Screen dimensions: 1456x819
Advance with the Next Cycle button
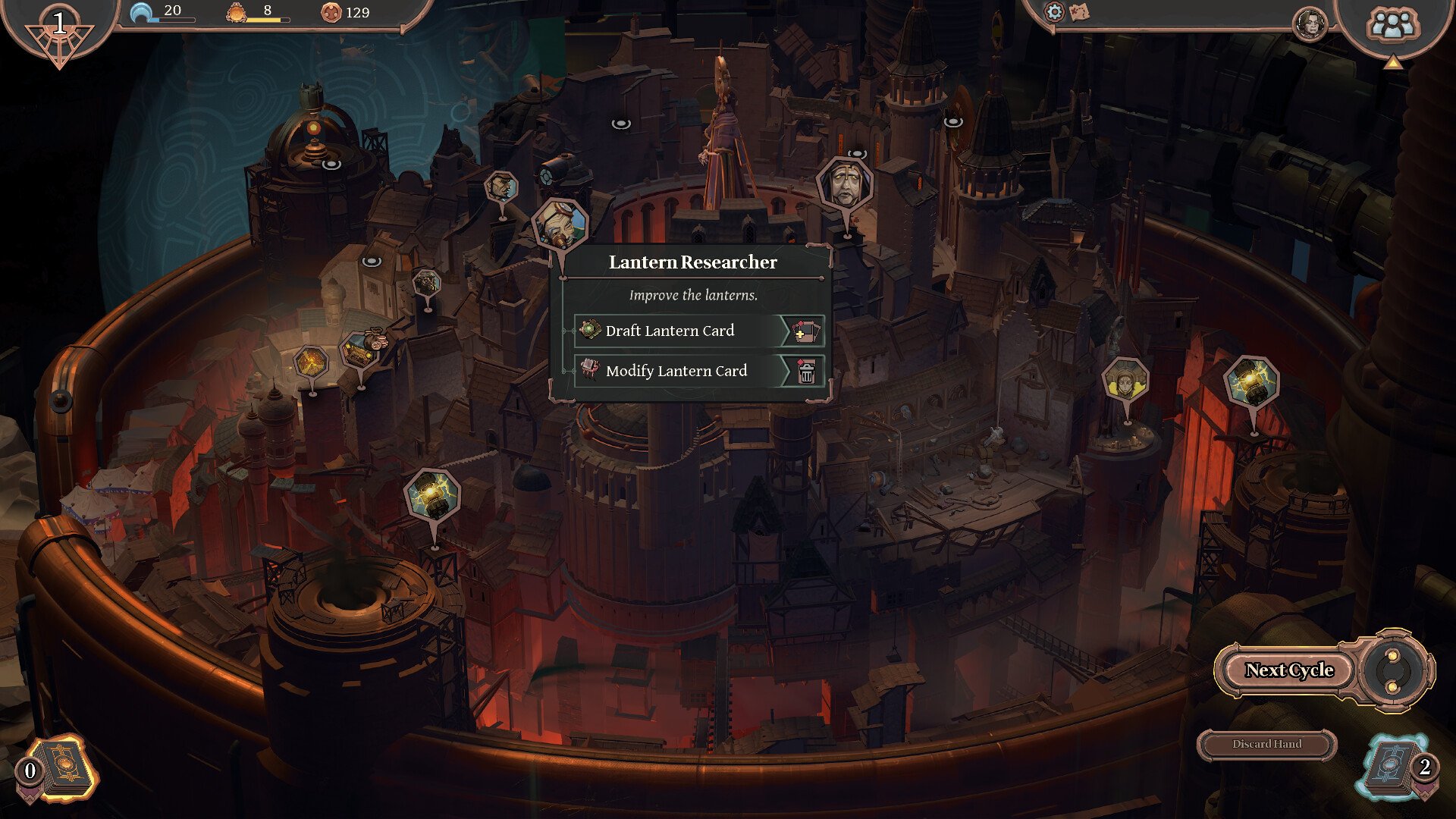tap(1289, 670)
